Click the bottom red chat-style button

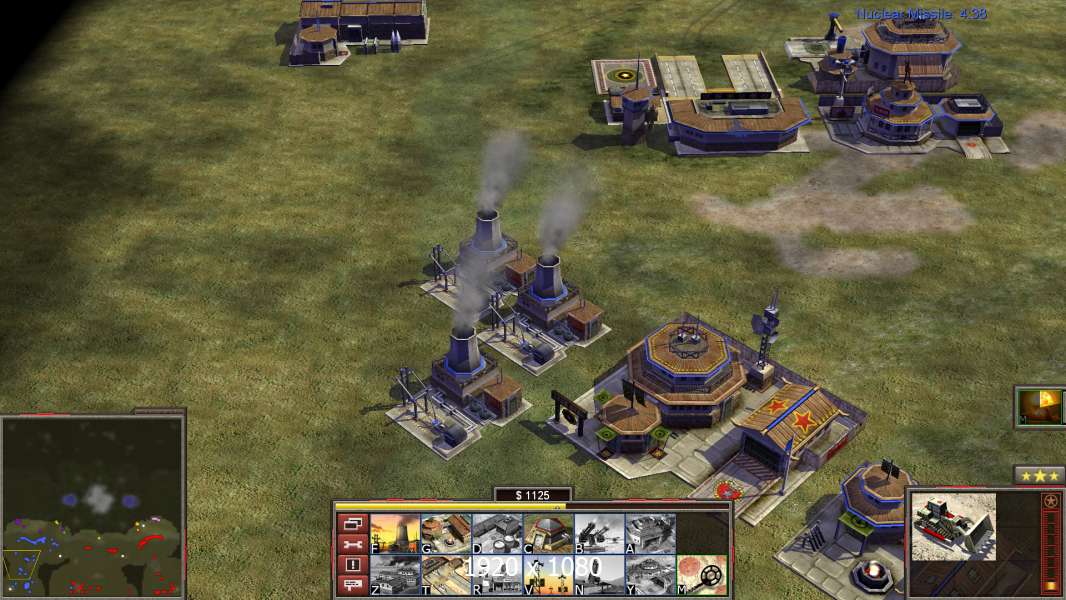coord(352,585)
